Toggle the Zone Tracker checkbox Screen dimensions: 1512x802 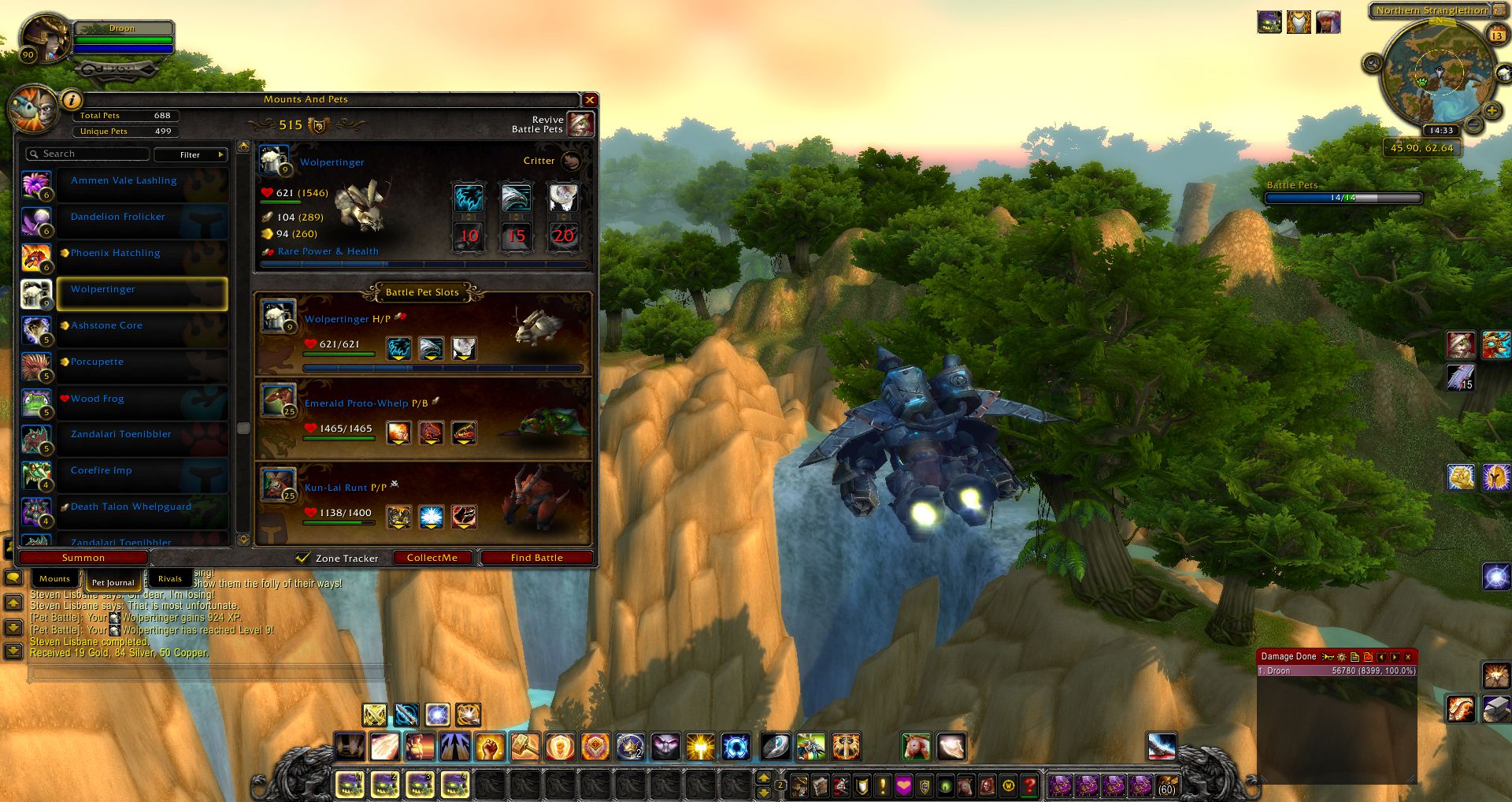pos(302,558)
